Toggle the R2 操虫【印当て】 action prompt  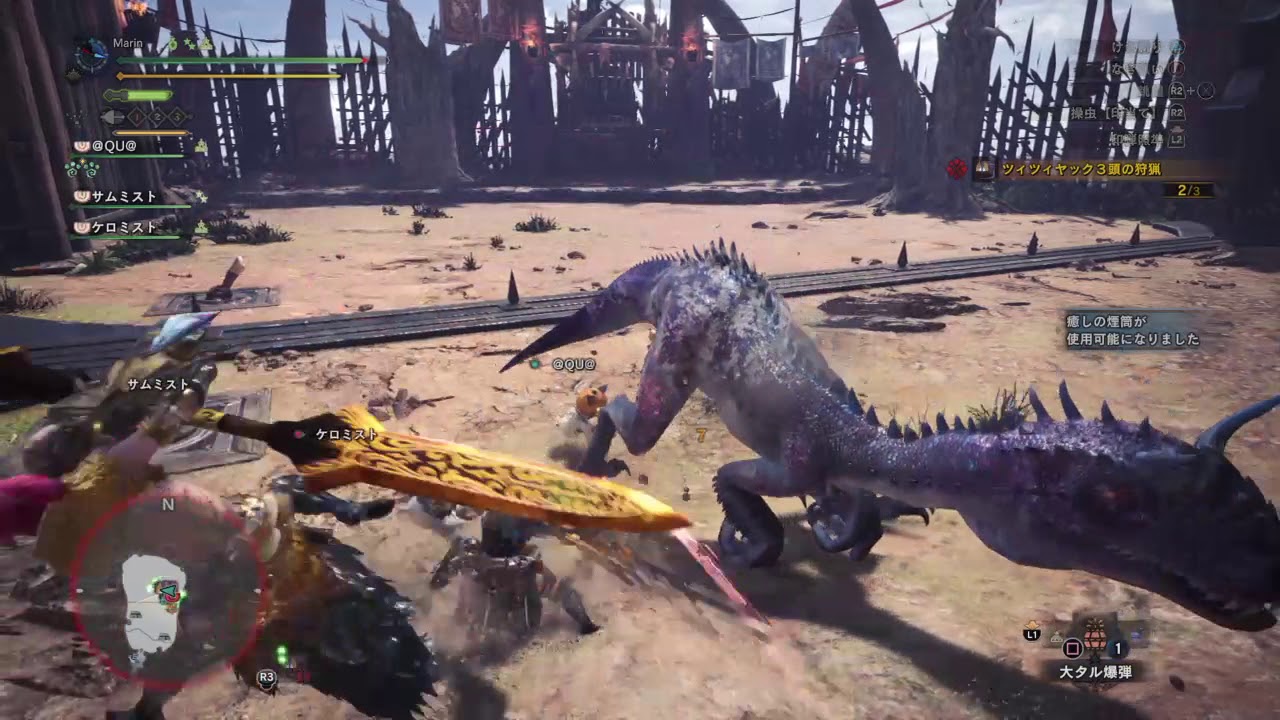click(1178, 114)
